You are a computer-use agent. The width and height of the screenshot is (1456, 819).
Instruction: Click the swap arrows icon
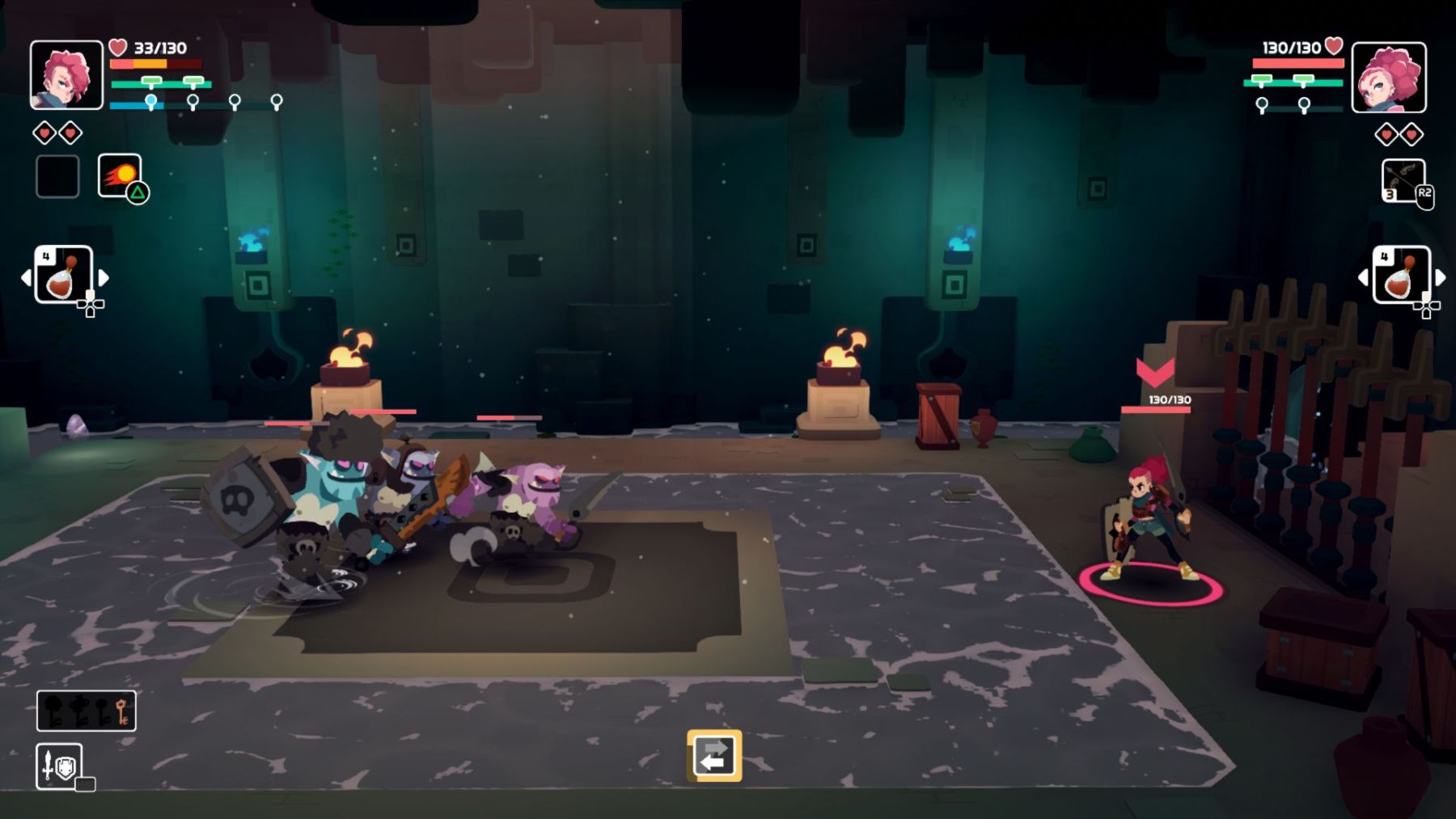pyautogui.click(x=713, y=756)
